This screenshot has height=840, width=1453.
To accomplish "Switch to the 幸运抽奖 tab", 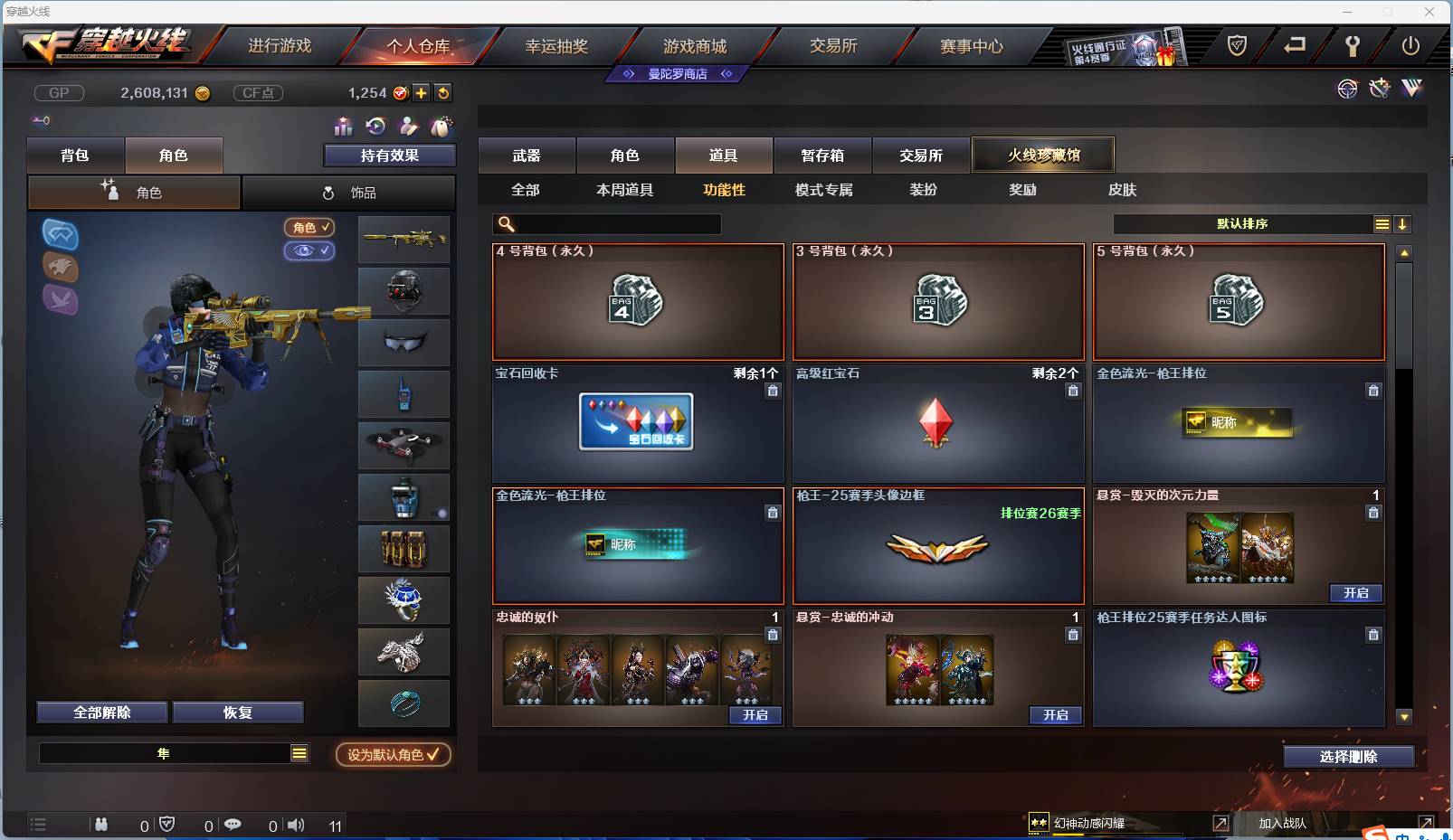I will click(x=558, y=46).
